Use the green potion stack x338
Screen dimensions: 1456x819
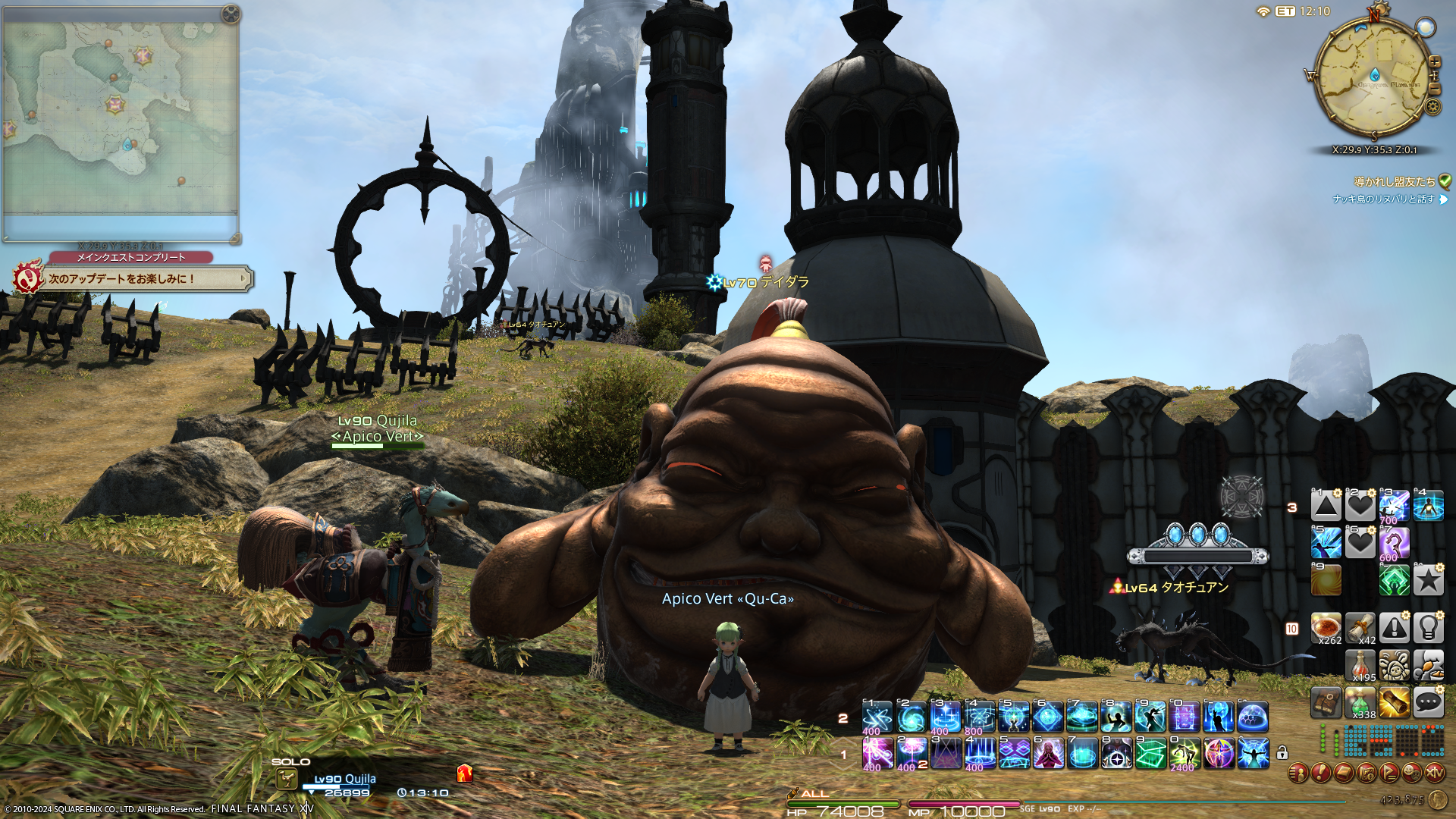(1360, 703)
